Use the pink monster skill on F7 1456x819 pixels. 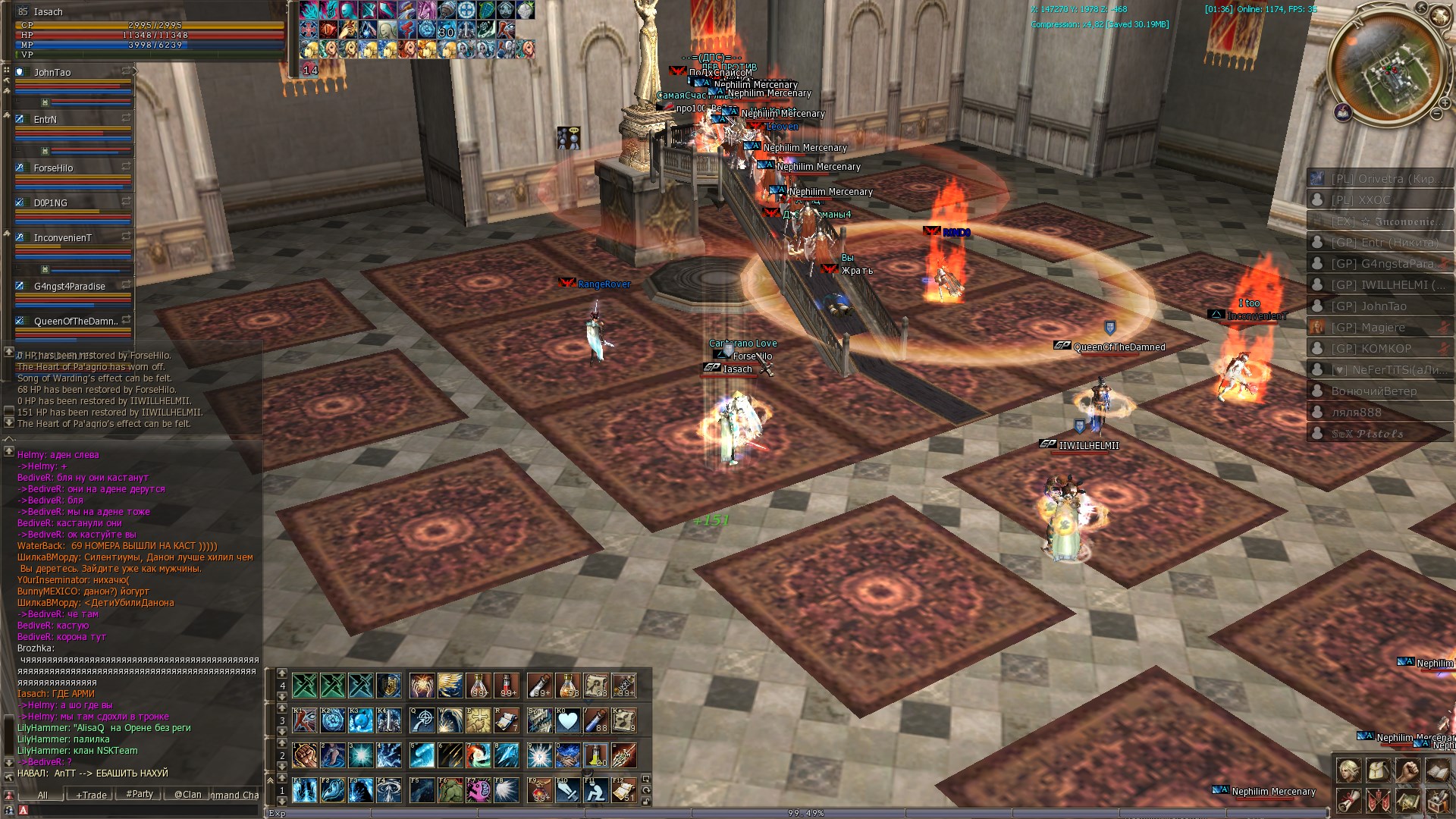(478, 791)
